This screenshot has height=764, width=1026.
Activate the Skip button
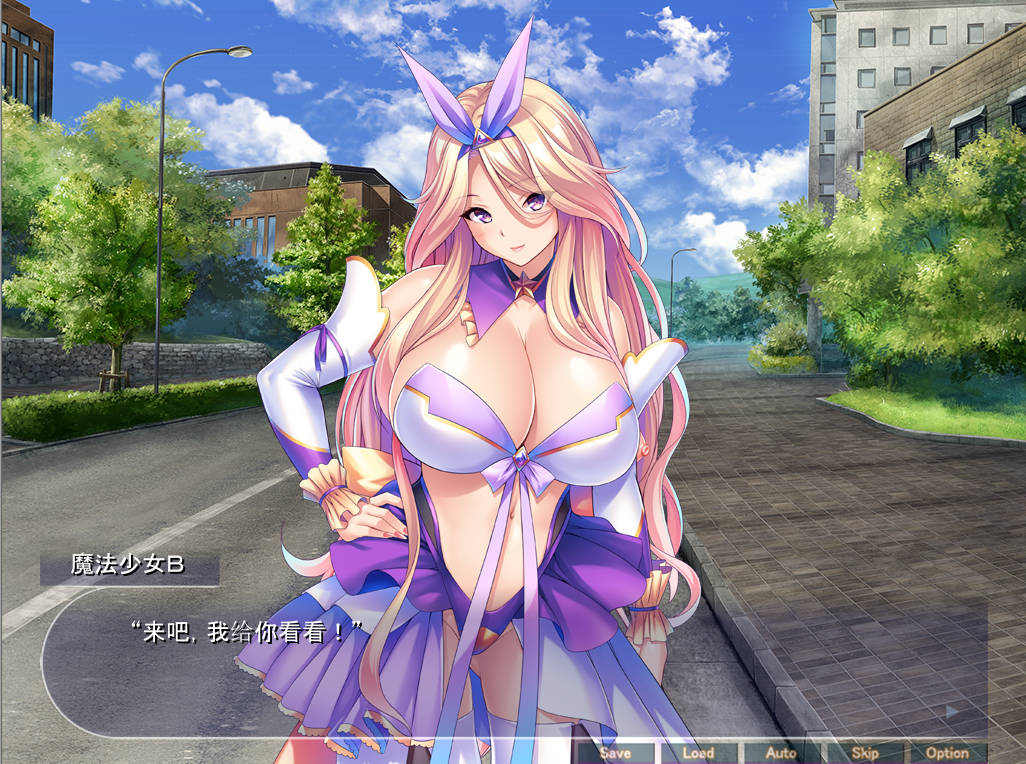[864, 753]
